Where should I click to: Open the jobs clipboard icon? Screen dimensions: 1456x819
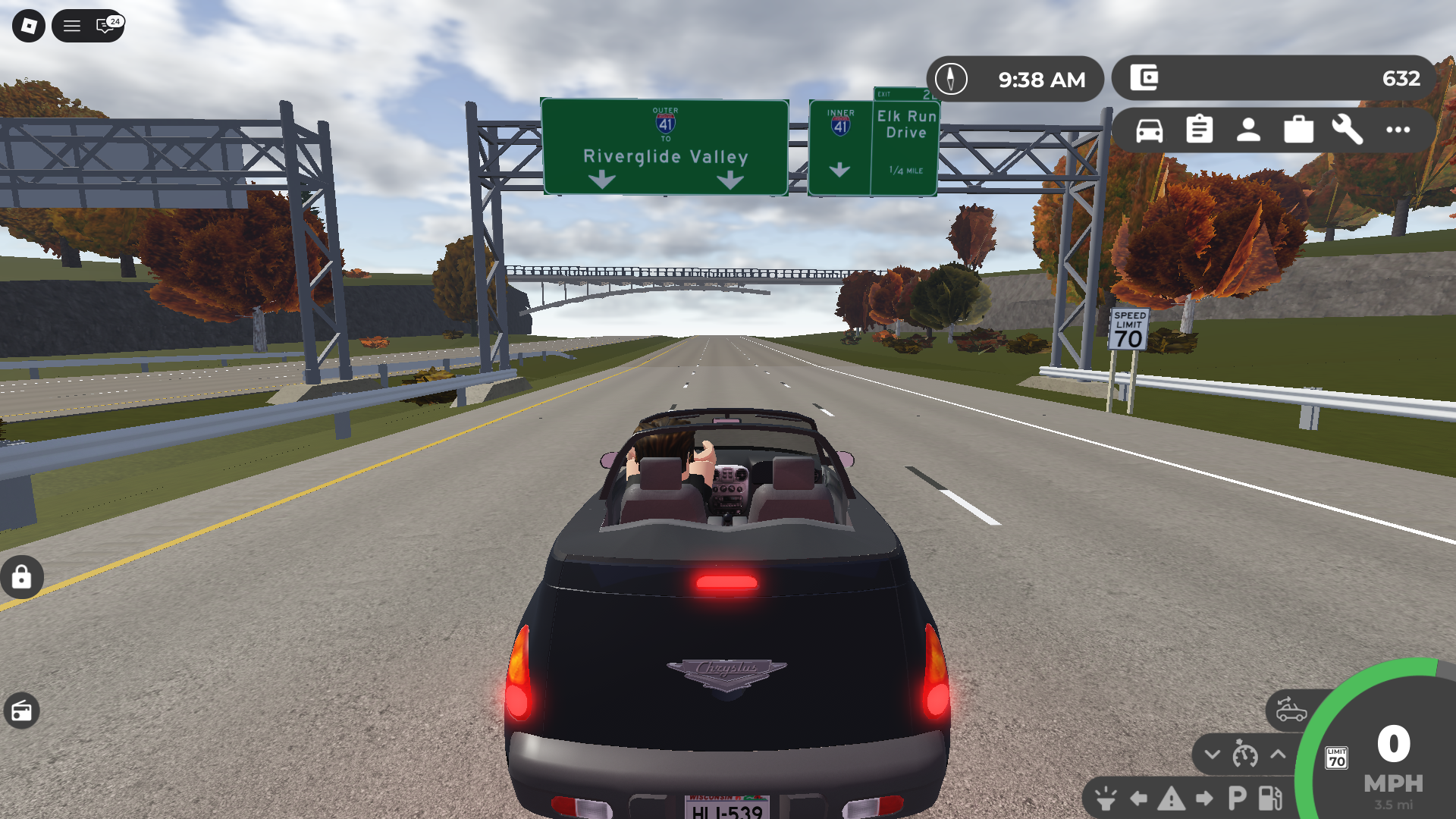(1201, 130)
